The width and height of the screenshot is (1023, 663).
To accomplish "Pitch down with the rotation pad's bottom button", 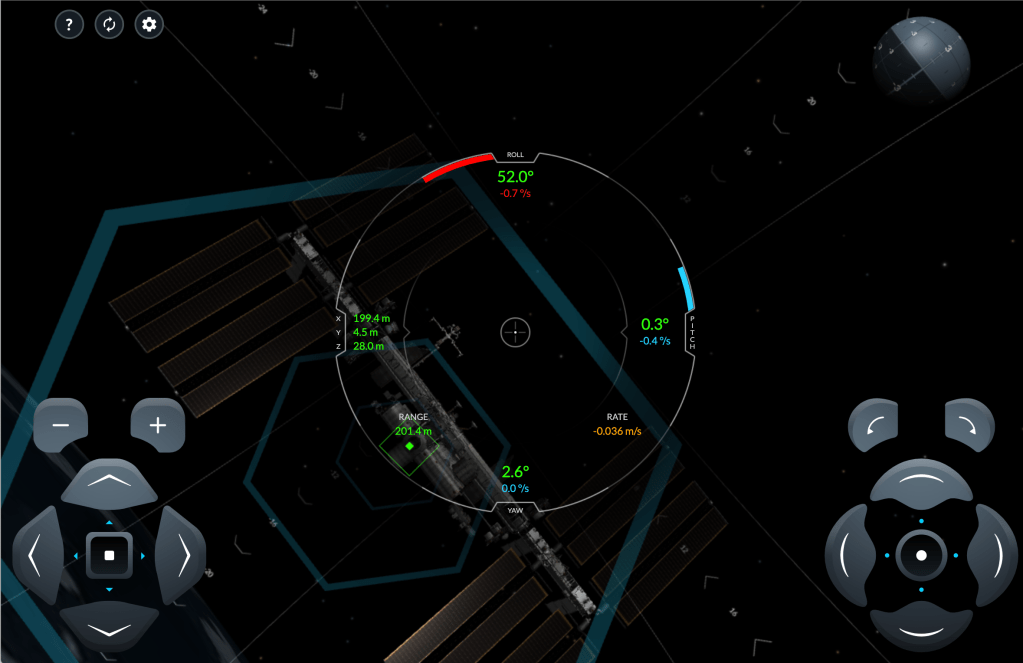I will pos(921,627).
